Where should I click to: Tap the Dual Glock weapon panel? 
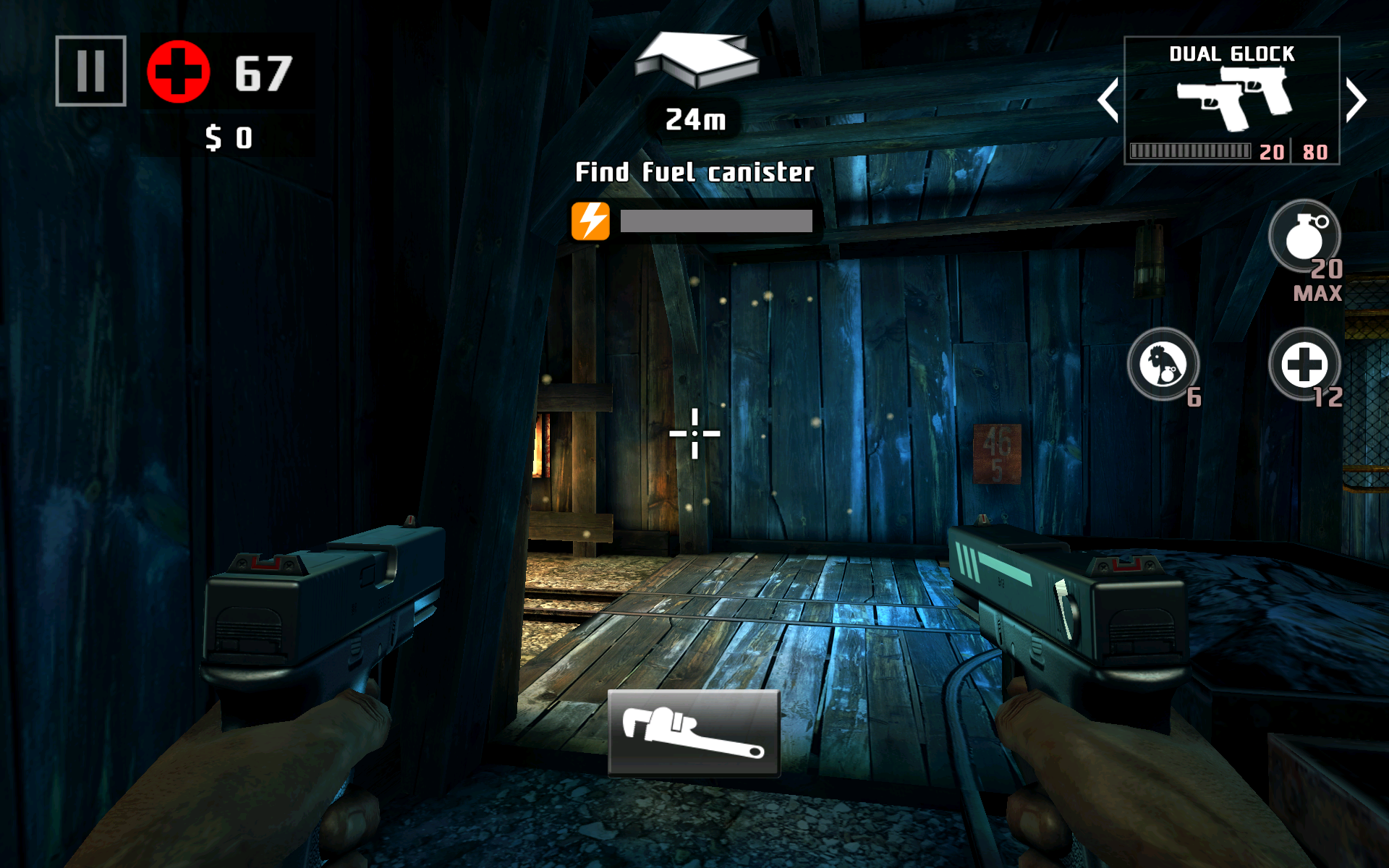[1231, 101]
